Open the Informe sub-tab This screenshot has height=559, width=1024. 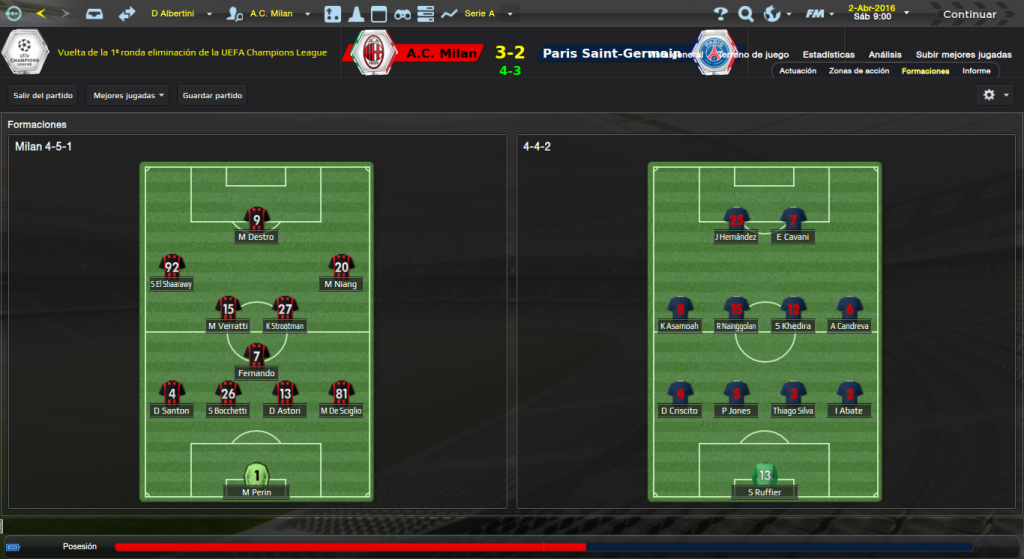coord(976,71)
